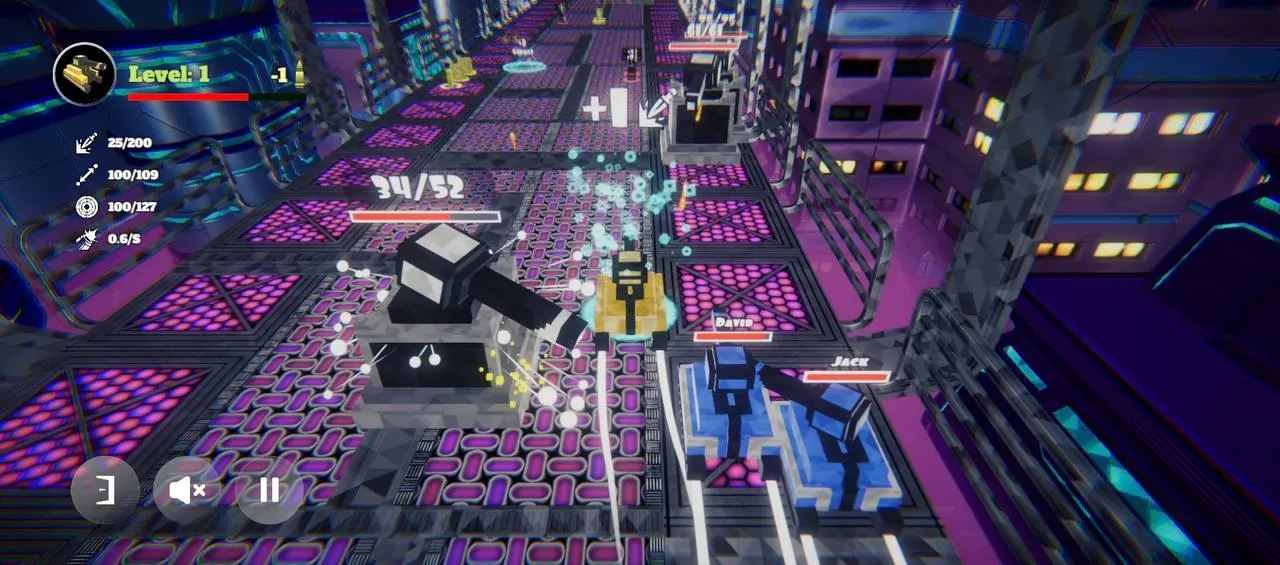Click the gold tank avatar icon
The width and height of the screenshot is (1280, 565).
(x=85, y=74)
